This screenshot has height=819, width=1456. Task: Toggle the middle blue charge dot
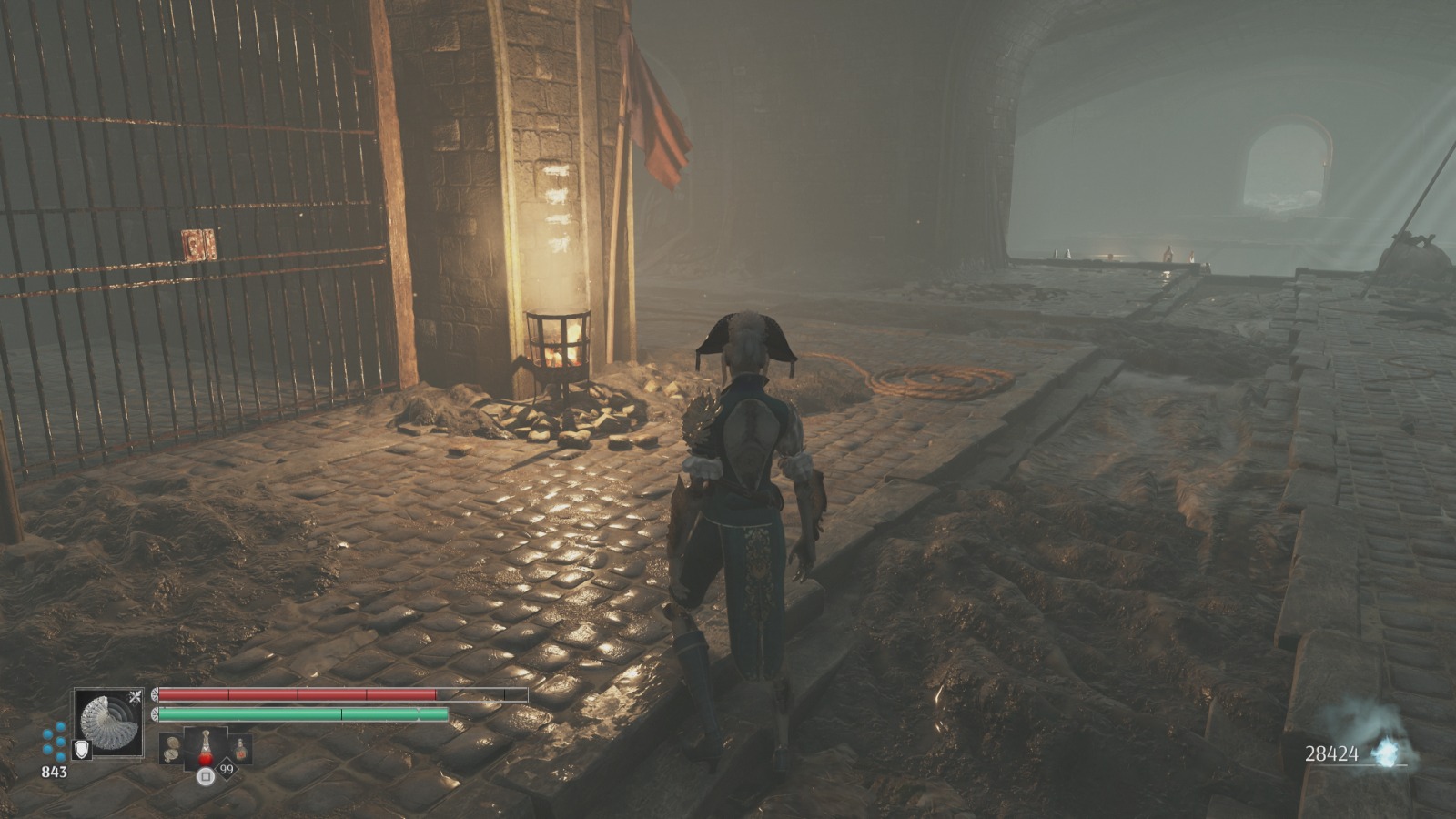tap(60, 742)
